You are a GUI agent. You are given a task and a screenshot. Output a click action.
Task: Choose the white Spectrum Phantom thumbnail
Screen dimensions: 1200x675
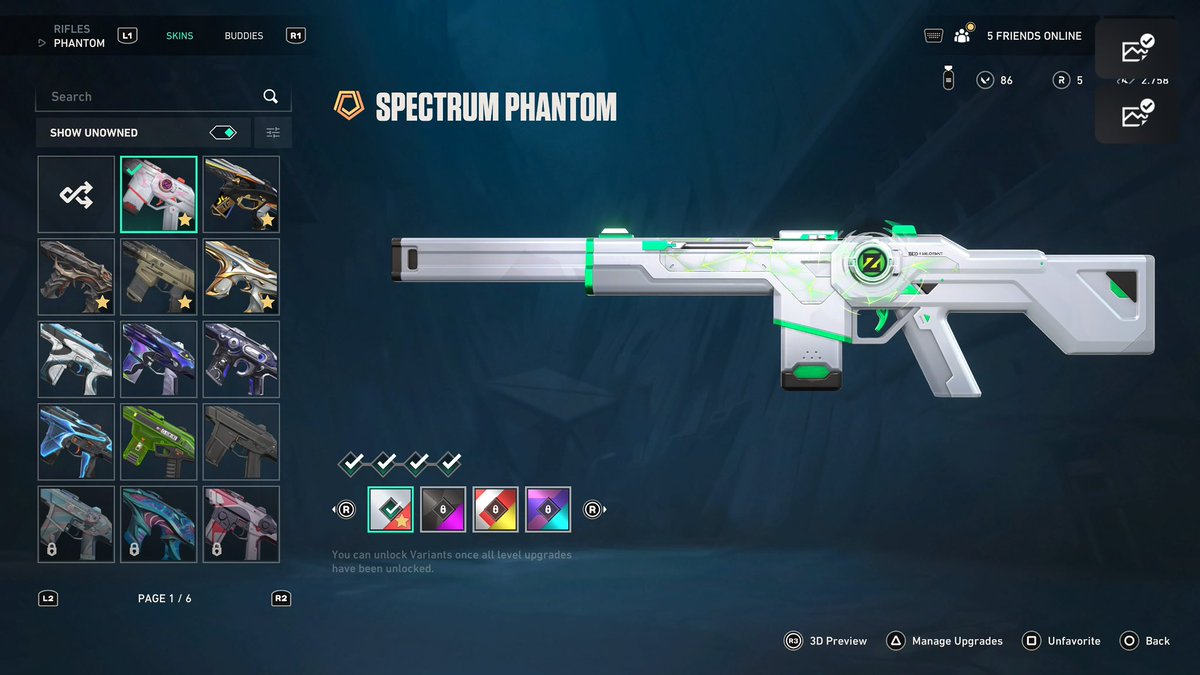coord(159,195)
